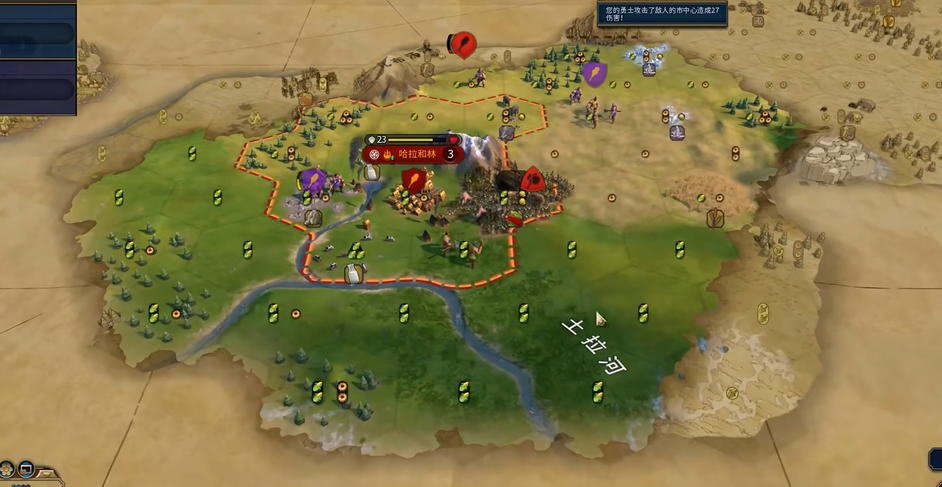
Task: Select the purple unit flag near the northern forest
Action: (x=594, y=73)
